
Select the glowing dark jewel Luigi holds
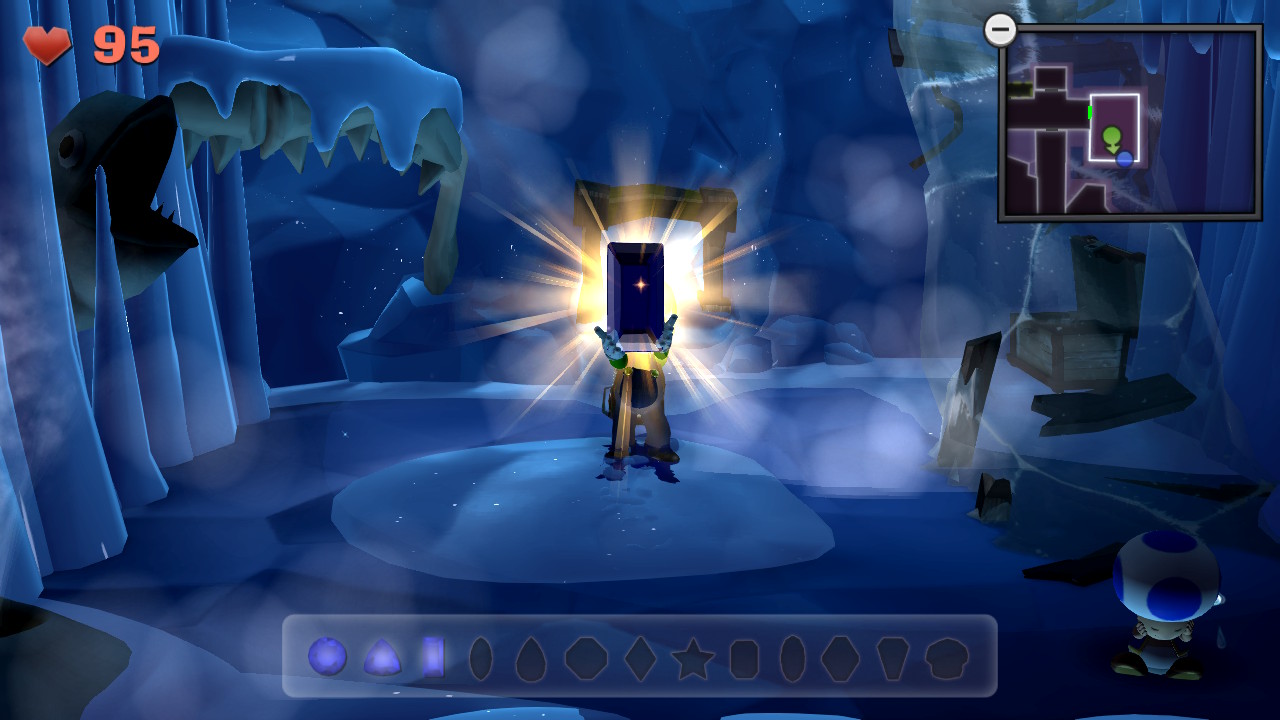(x=637, y=287)
